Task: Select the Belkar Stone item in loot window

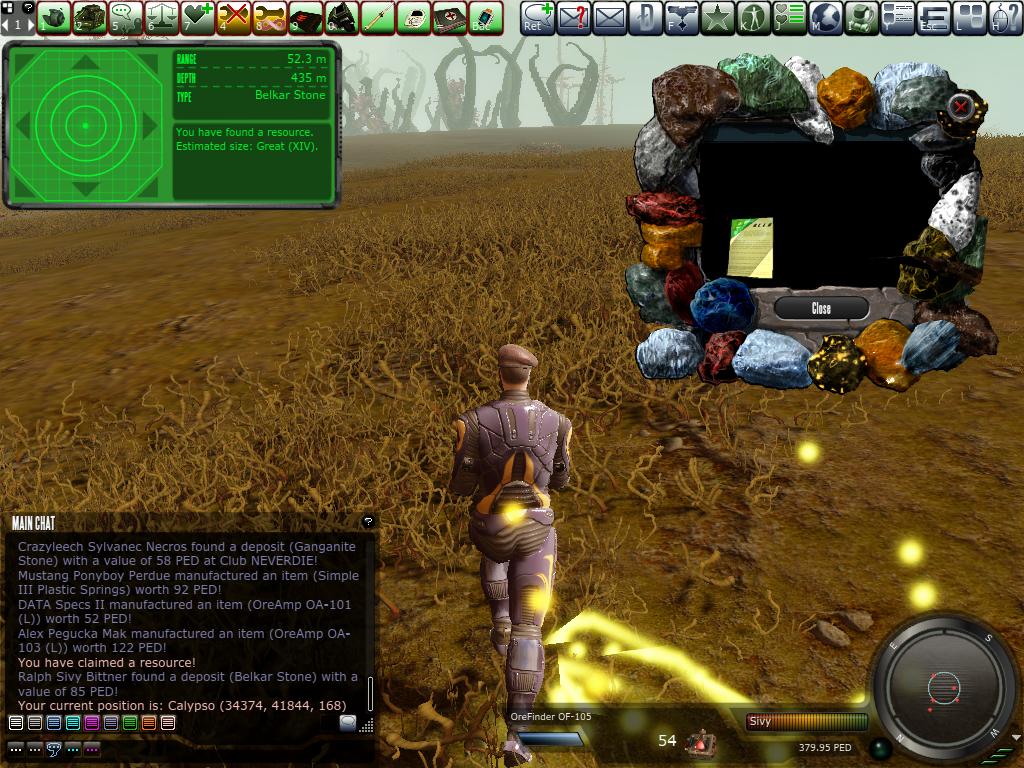Action: [x=750, y=247]
